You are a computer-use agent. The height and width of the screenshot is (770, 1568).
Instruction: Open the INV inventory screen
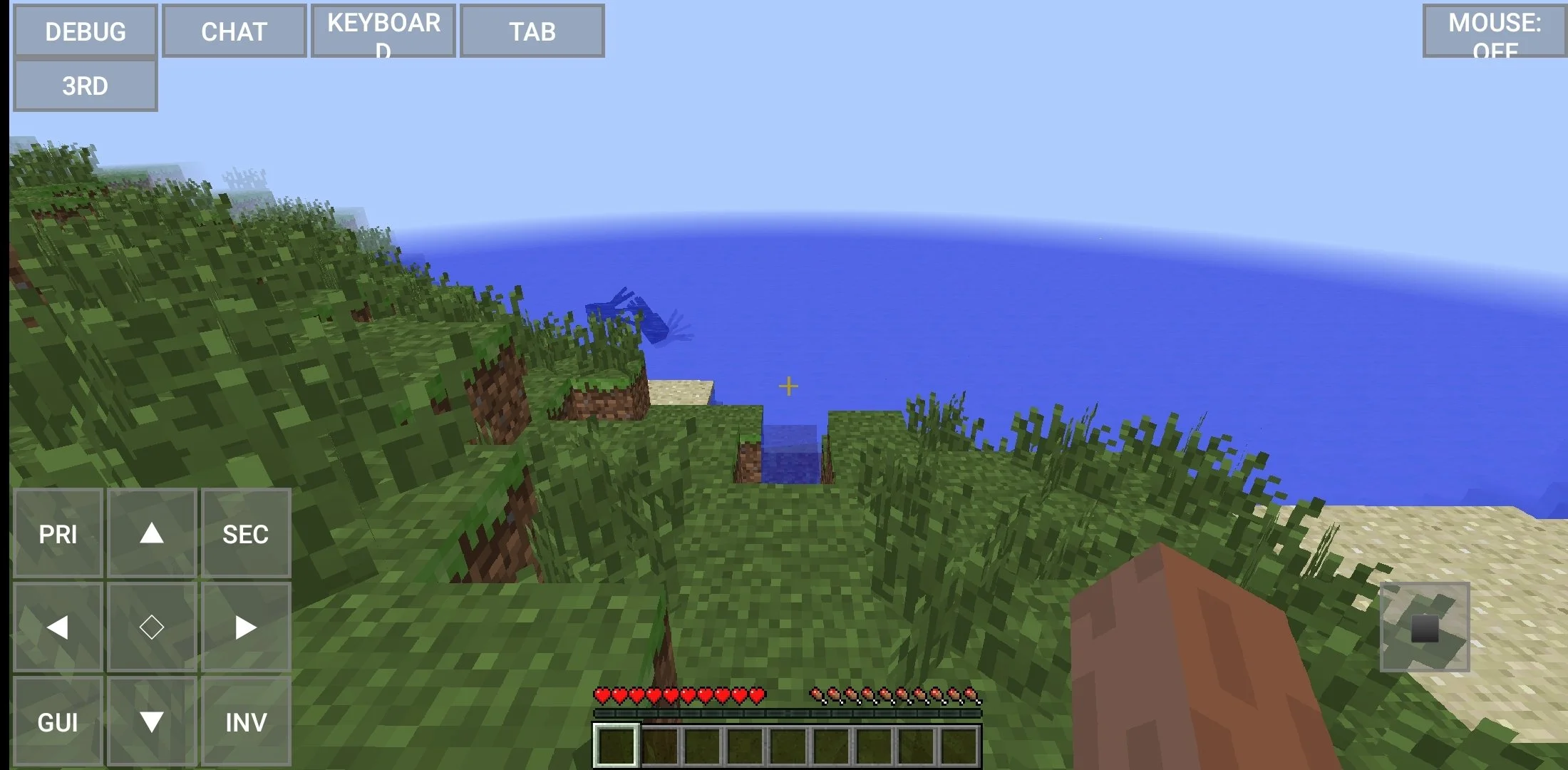tap(247, 722)
